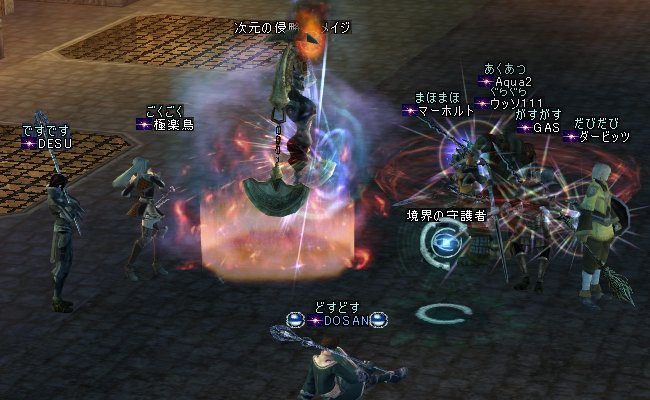Target the Aqua2 player nameplate
650x400 pixels.
tap(512, 82)
